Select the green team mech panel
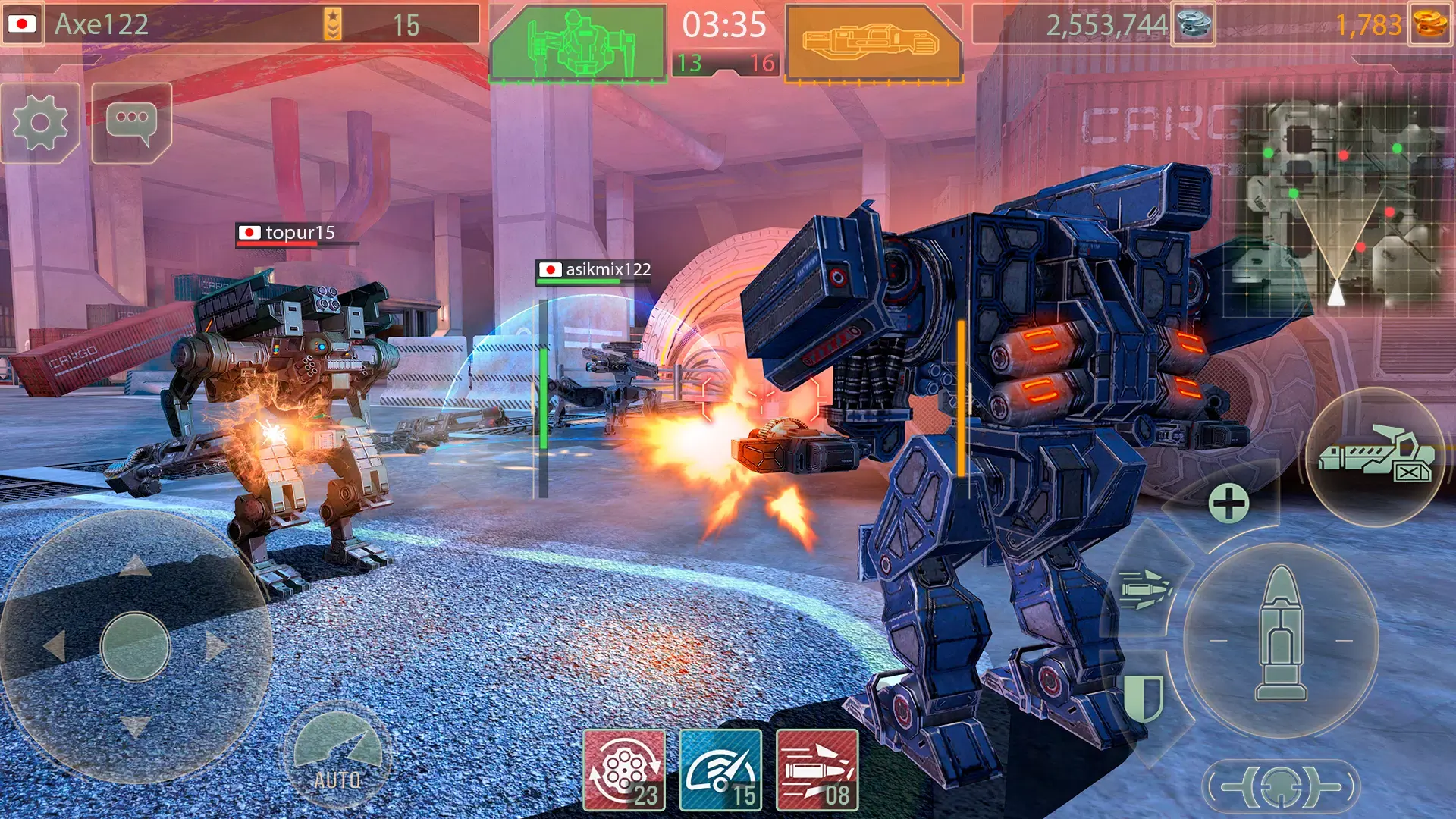 [x=578, y=43]
